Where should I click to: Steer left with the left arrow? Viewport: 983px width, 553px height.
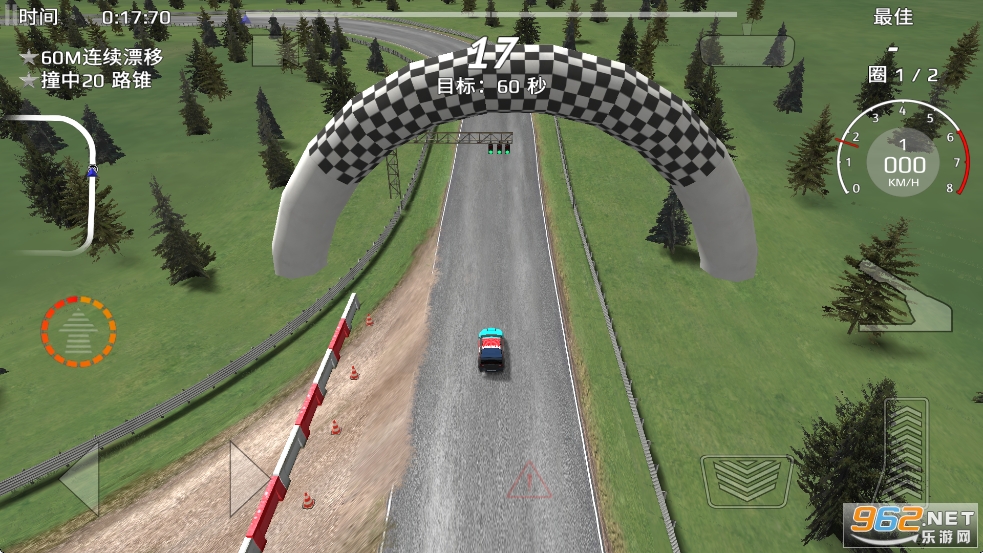pyautogui.click(x=79, y=478)
